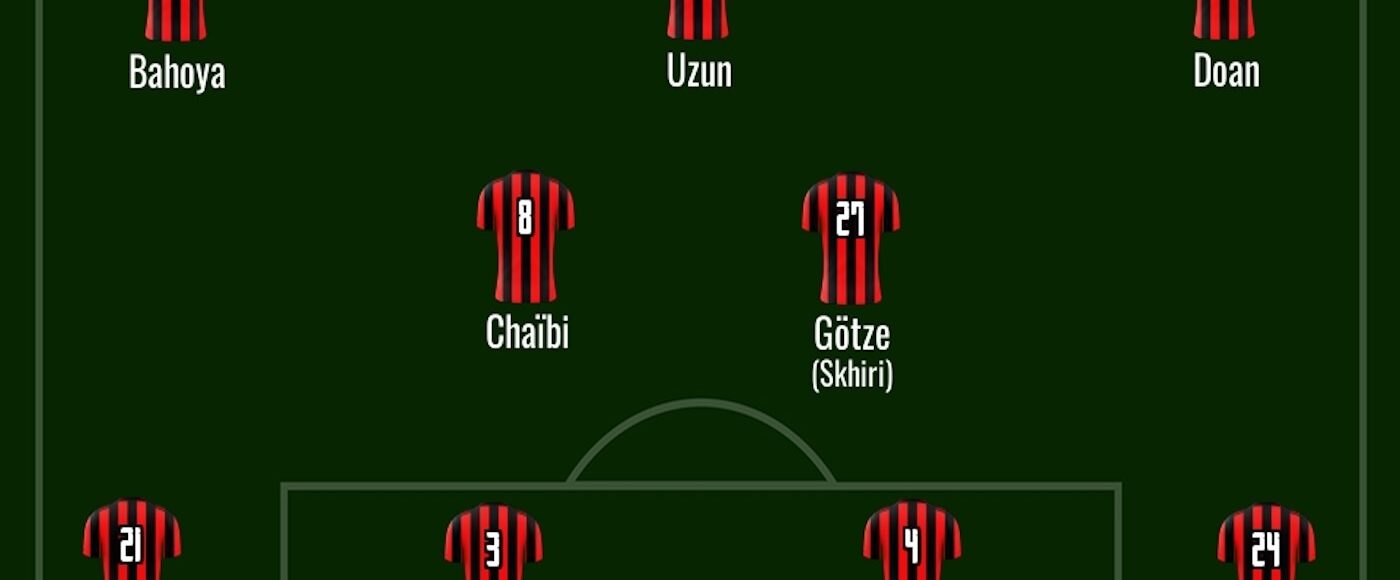Select Chaïbi's number 8 shirt
This screenshot has width=1400, height=580.
(x=525, y=236)
